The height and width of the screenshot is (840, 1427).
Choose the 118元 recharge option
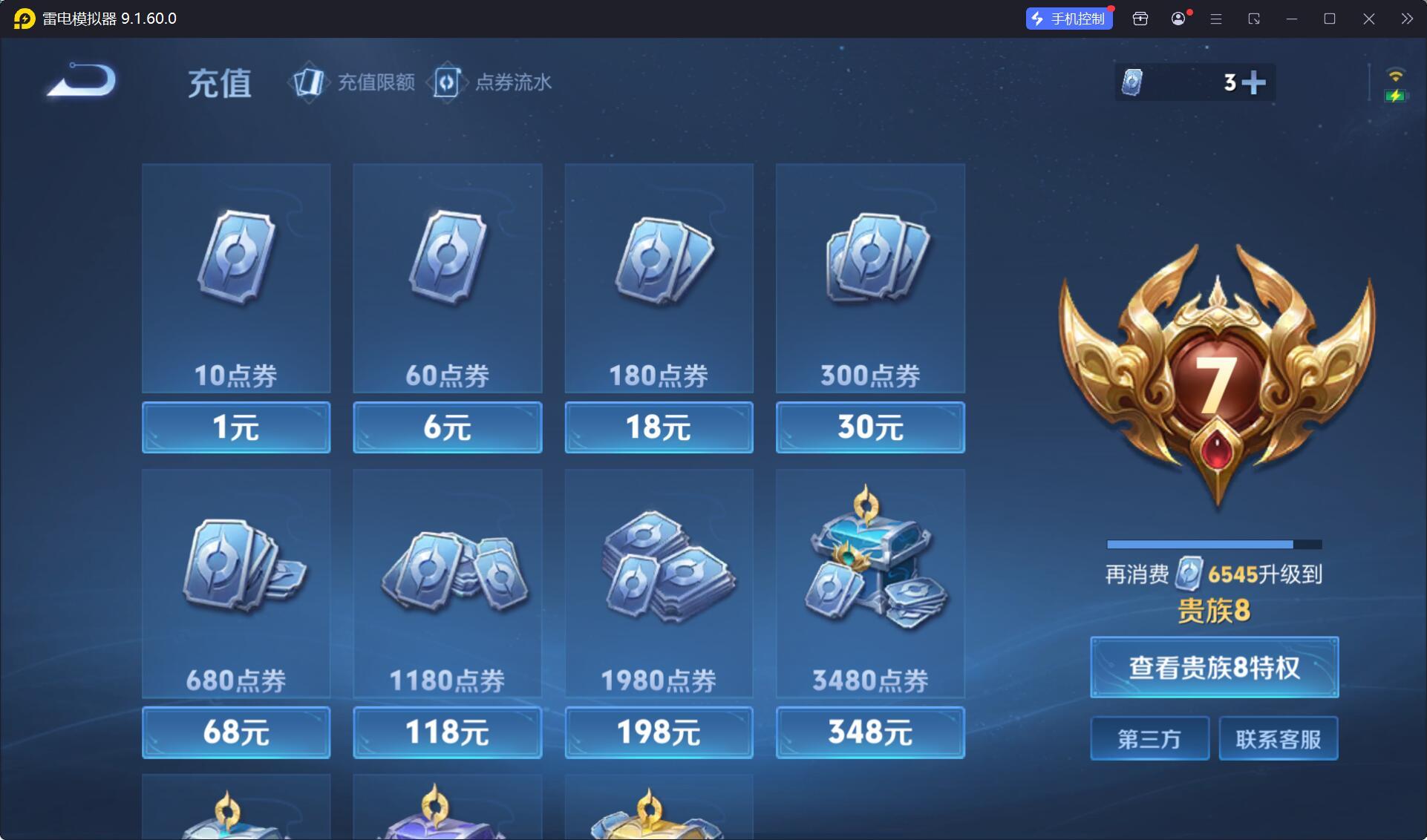pyautogui.click(x=447, y=732)
